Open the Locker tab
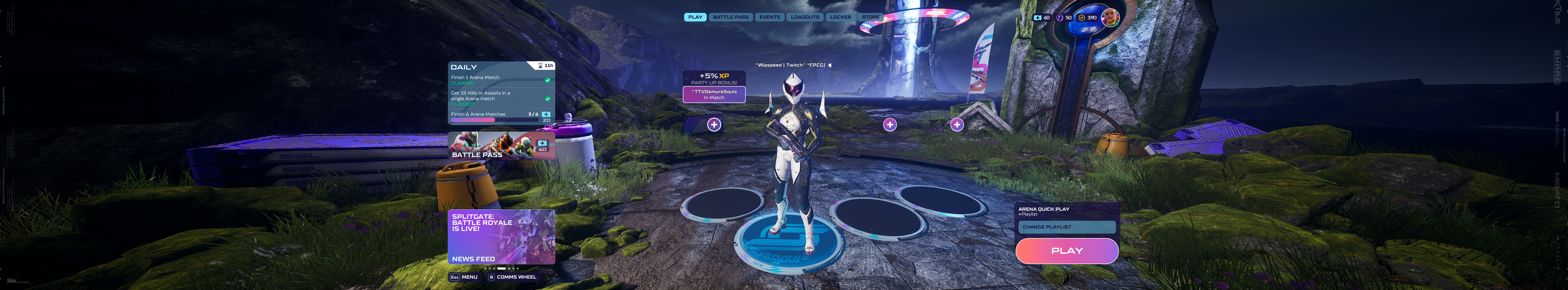 click(841, 17)
